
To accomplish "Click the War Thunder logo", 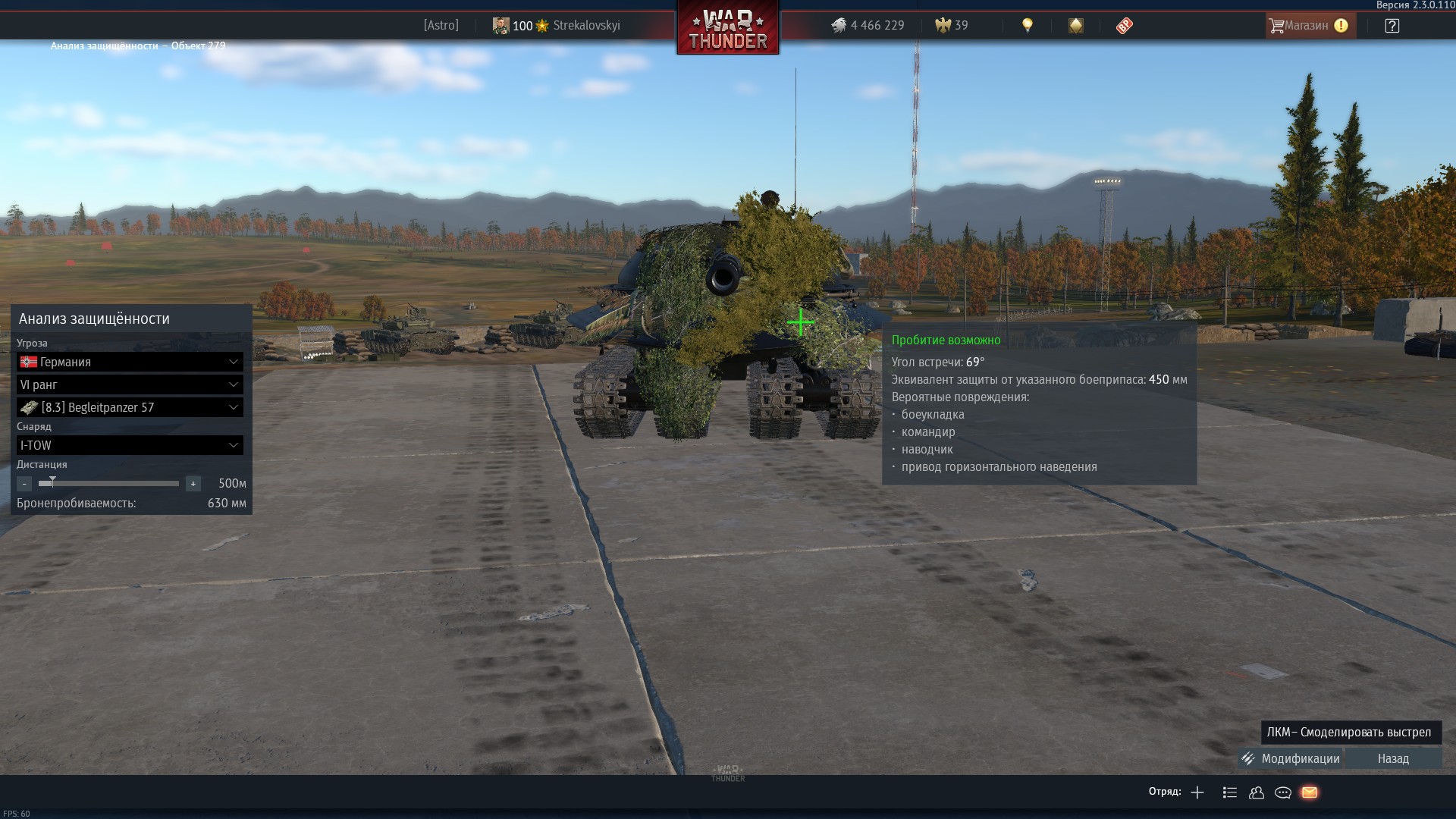I will [727, 29].
